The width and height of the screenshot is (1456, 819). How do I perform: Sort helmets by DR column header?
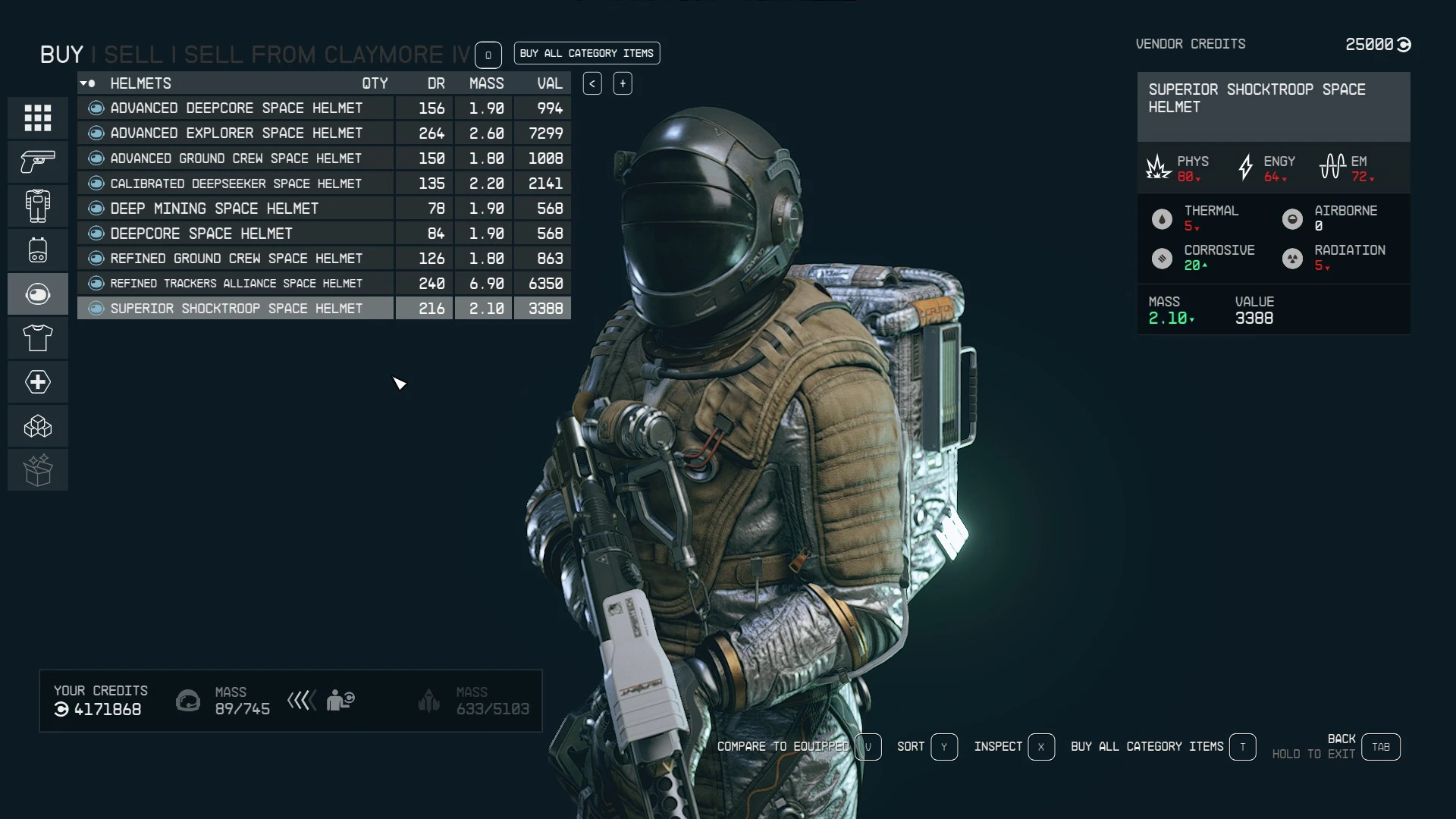436,83
